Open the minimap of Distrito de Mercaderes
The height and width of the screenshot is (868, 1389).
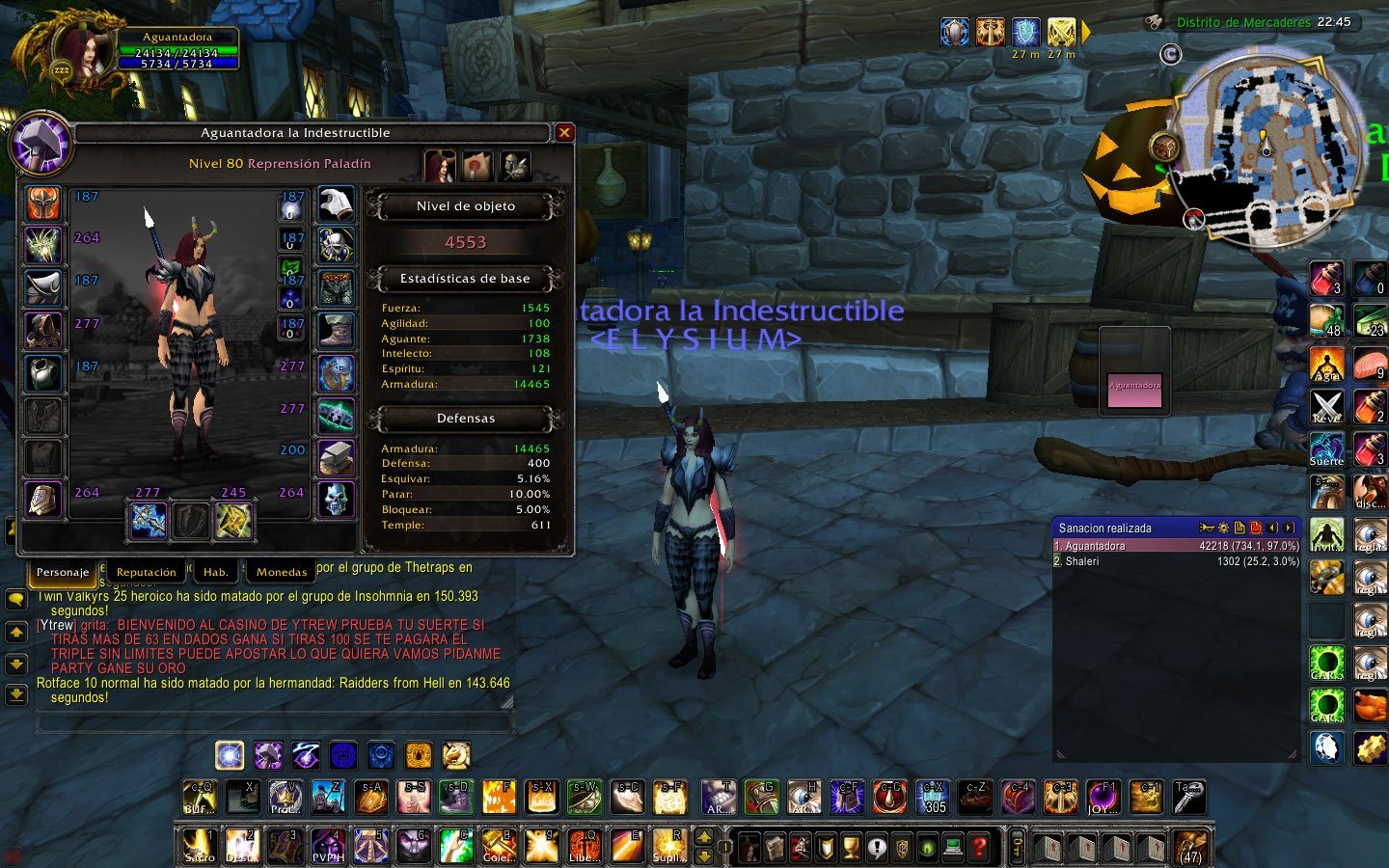tap(1266, 145)
